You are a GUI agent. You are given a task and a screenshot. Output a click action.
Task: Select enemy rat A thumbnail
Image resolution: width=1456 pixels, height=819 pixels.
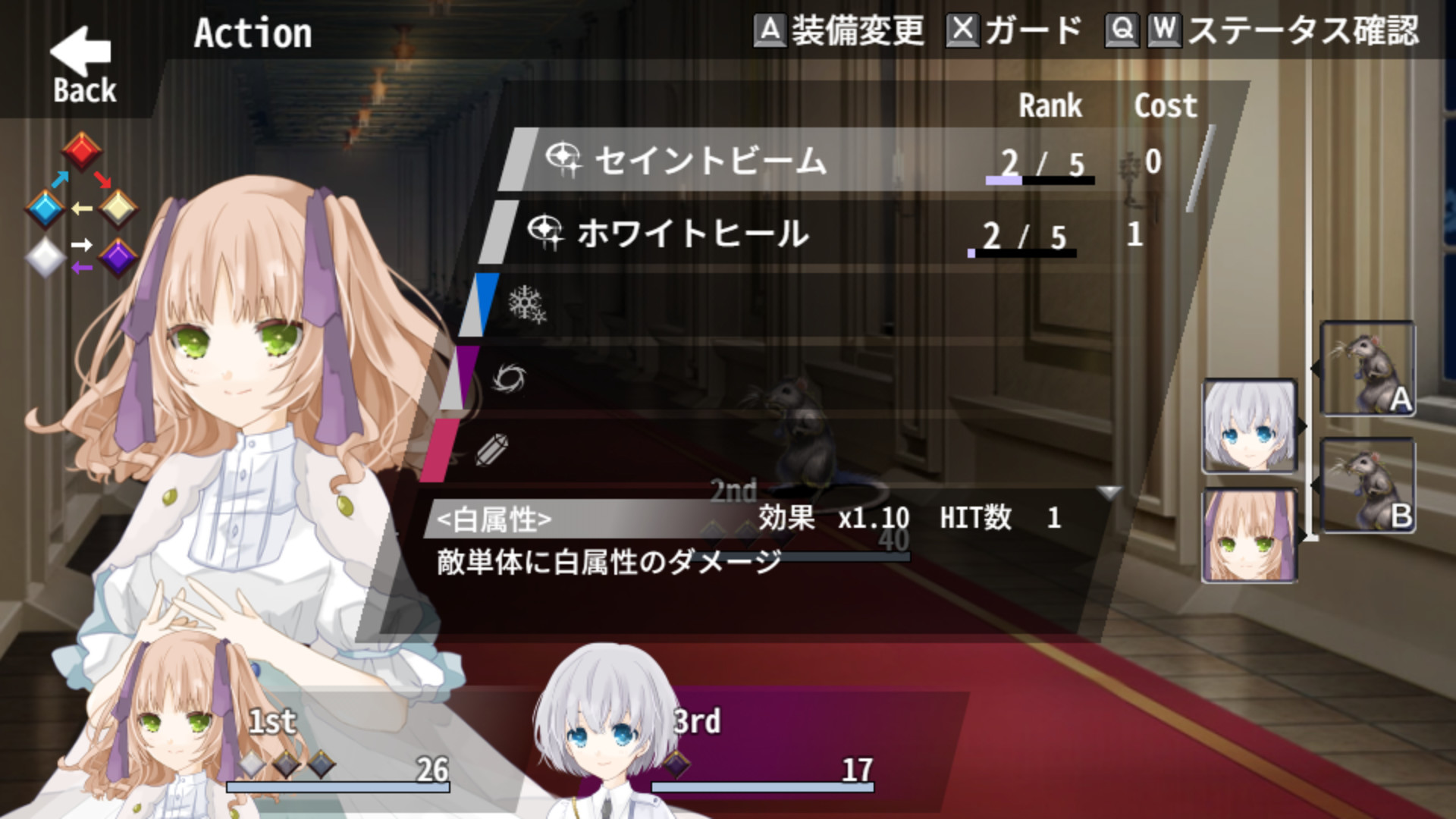[1369, 369]
